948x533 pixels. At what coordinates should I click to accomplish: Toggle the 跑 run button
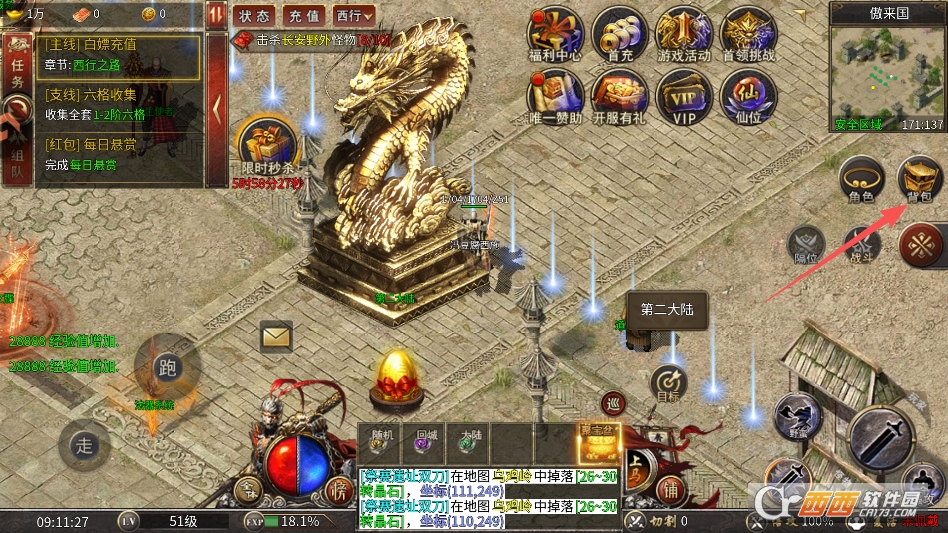[167, 367]
